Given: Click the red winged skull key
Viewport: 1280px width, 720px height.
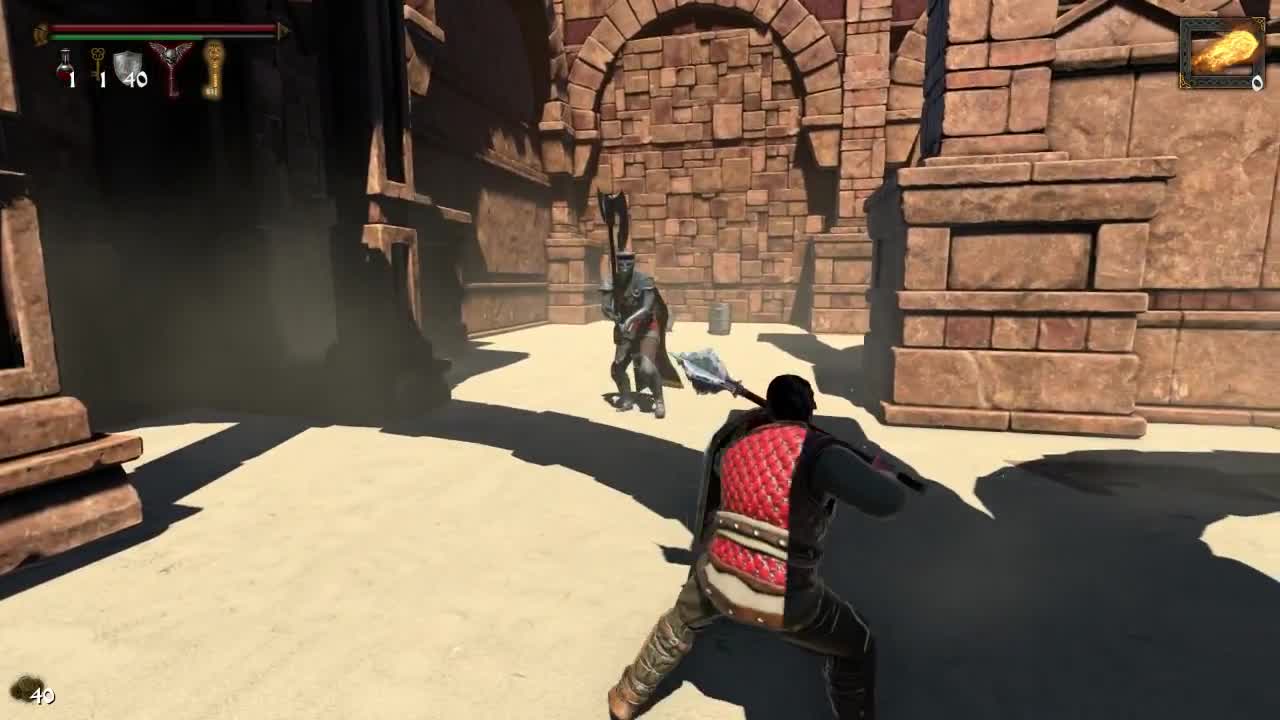Looking at the screenshot, I should [x=171, y=66].
